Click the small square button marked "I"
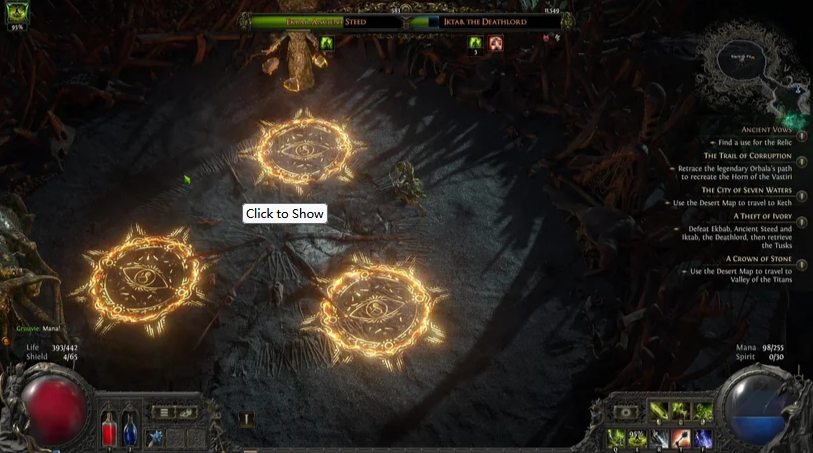The height and width of the screenshot is (453, 813). [247, 420]
